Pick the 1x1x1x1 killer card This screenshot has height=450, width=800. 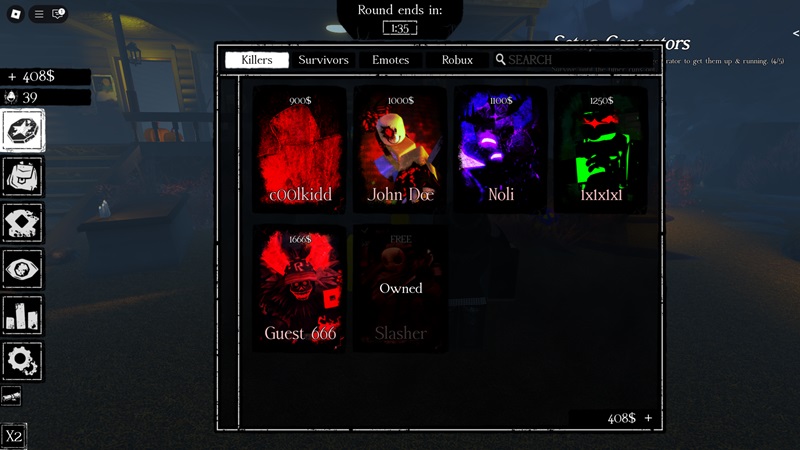point(601,150)
